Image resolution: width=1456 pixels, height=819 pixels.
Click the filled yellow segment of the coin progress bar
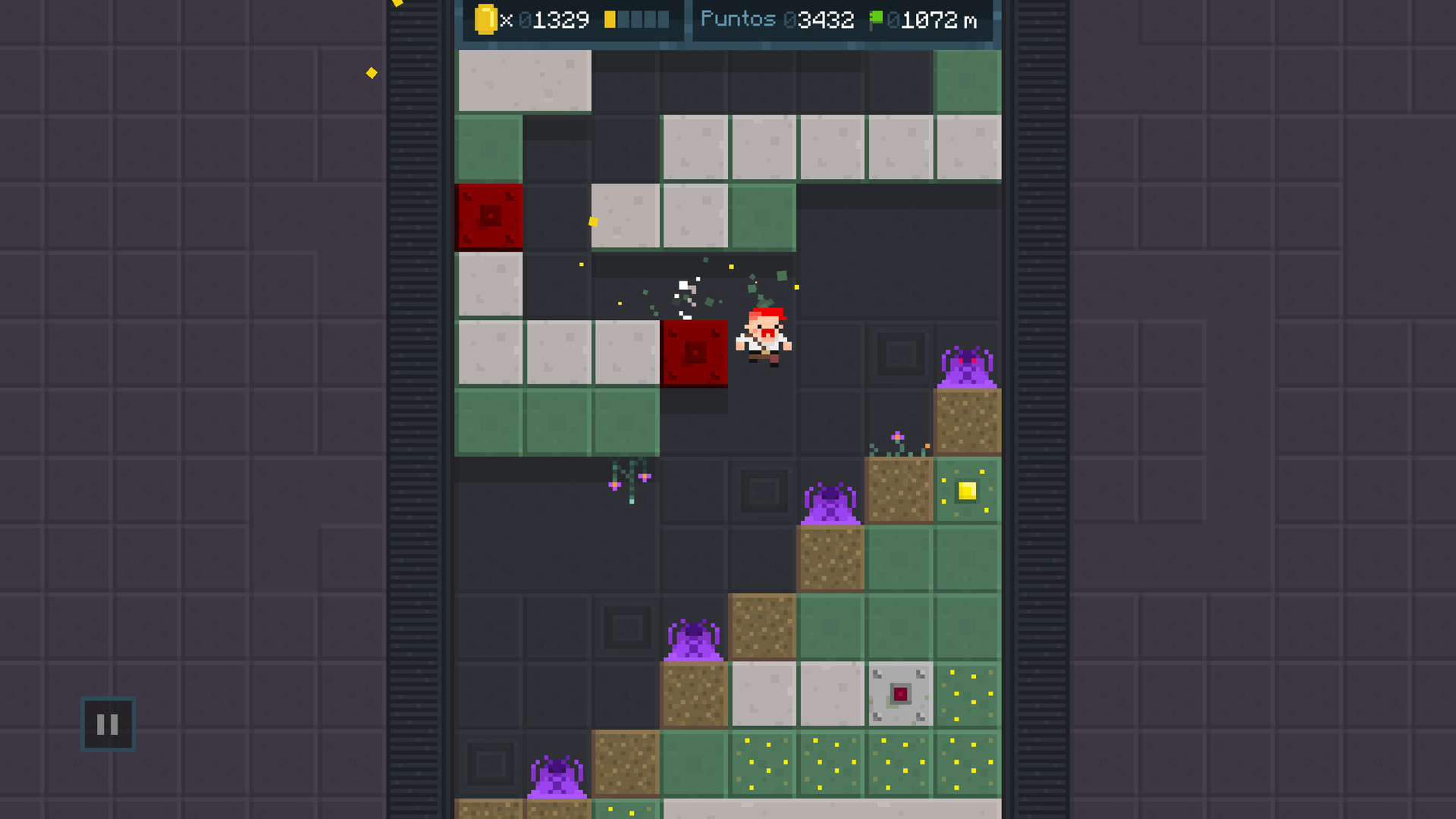coord(609,18)
